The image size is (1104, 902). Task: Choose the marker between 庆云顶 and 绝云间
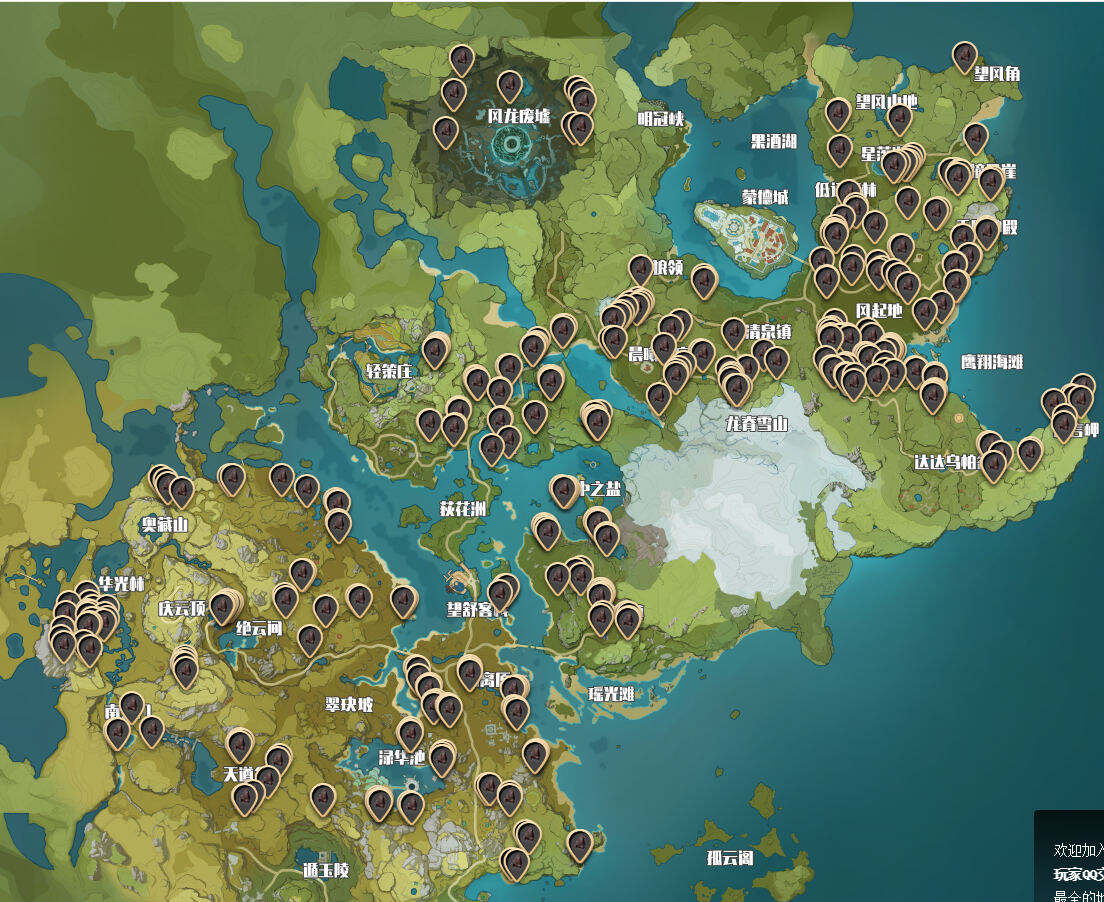[x=222, y=608]
